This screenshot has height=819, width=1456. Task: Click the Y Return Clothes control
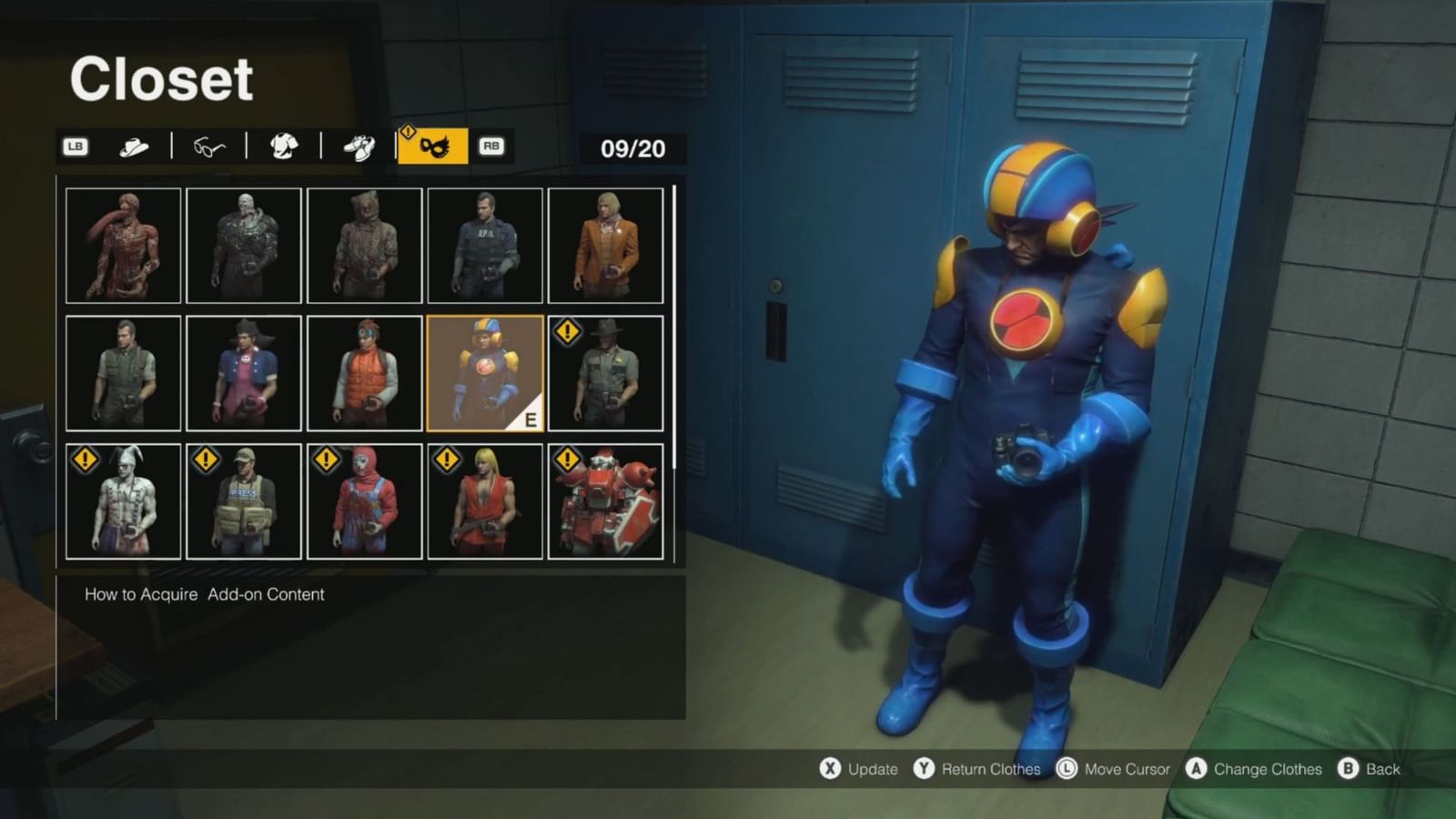tap(979, 769)
